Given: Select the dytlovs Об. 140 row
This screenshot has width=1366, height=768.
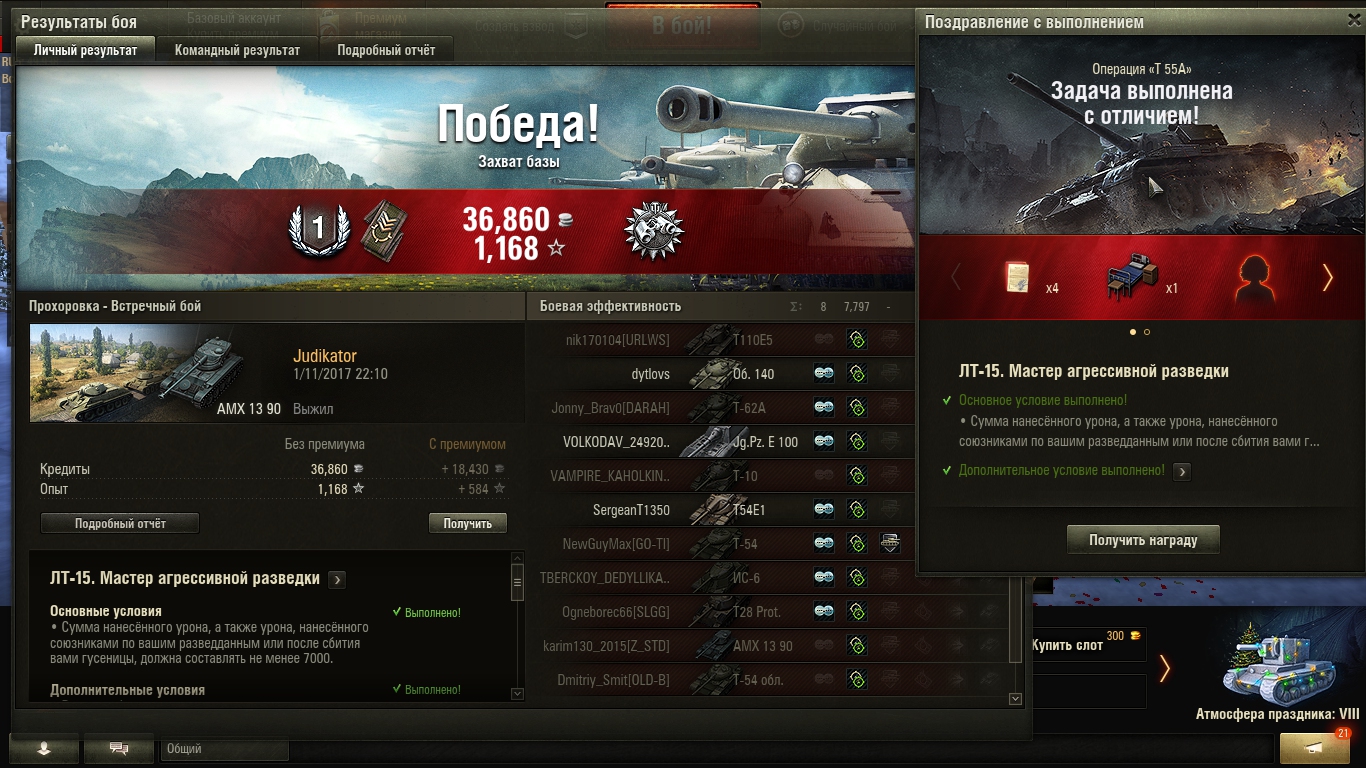Looking at the screenshot, I should tap(720, 374).
